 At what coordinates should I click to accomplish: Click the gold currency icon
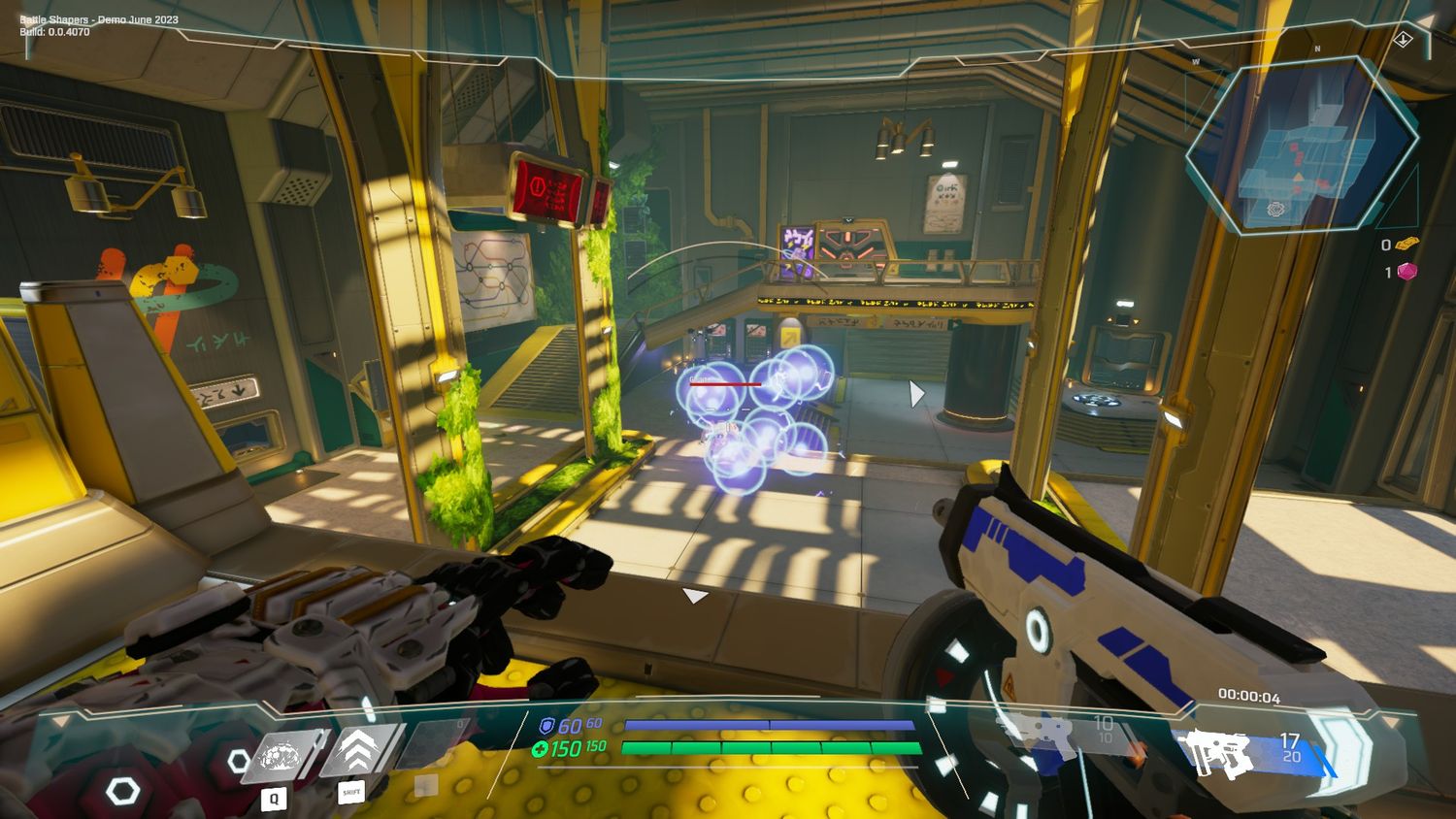coord(1406,245)
